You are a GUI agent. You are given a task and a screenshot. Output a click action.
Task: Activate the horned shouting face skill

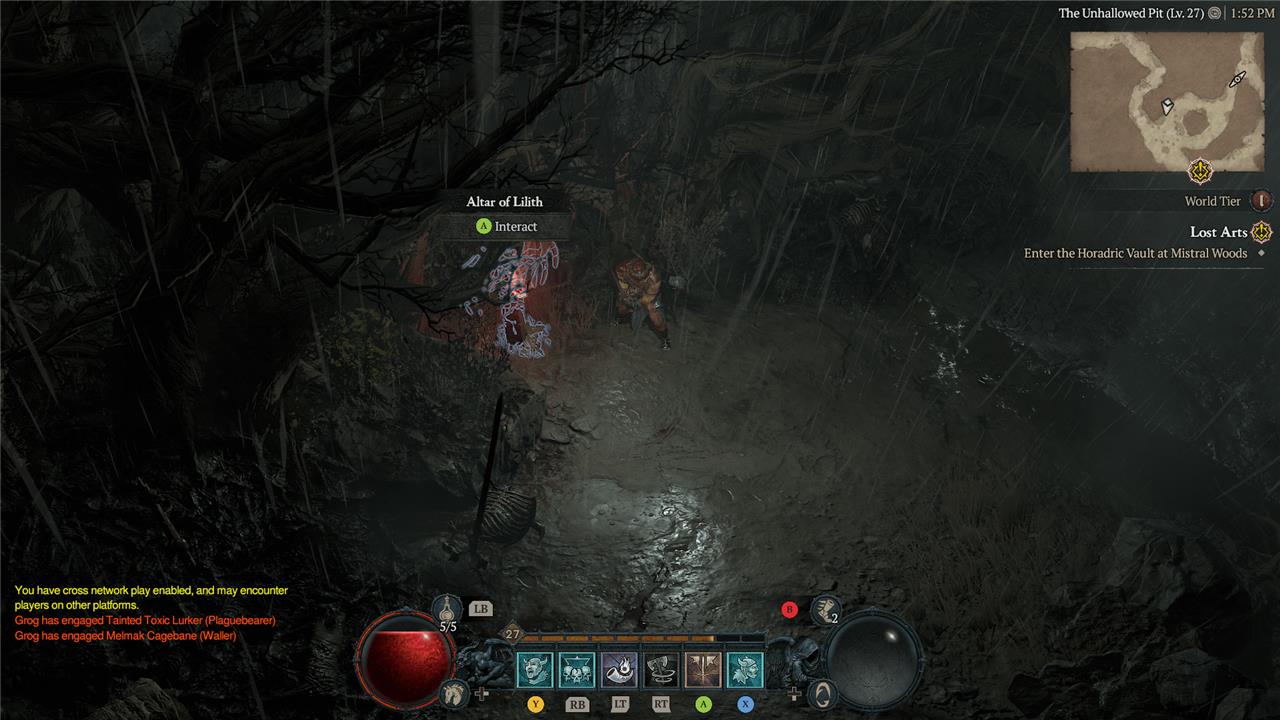point(535,669)
